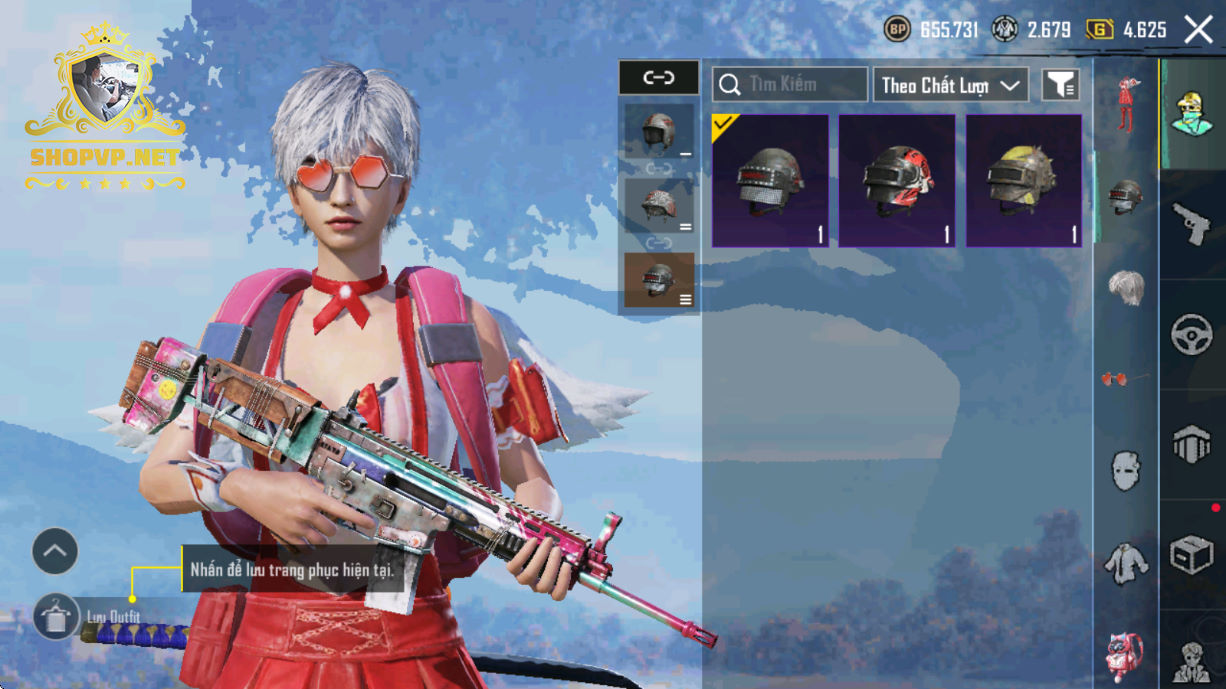
Task: Select the level 2 helmet slot
Action: [x=658, y=205]
